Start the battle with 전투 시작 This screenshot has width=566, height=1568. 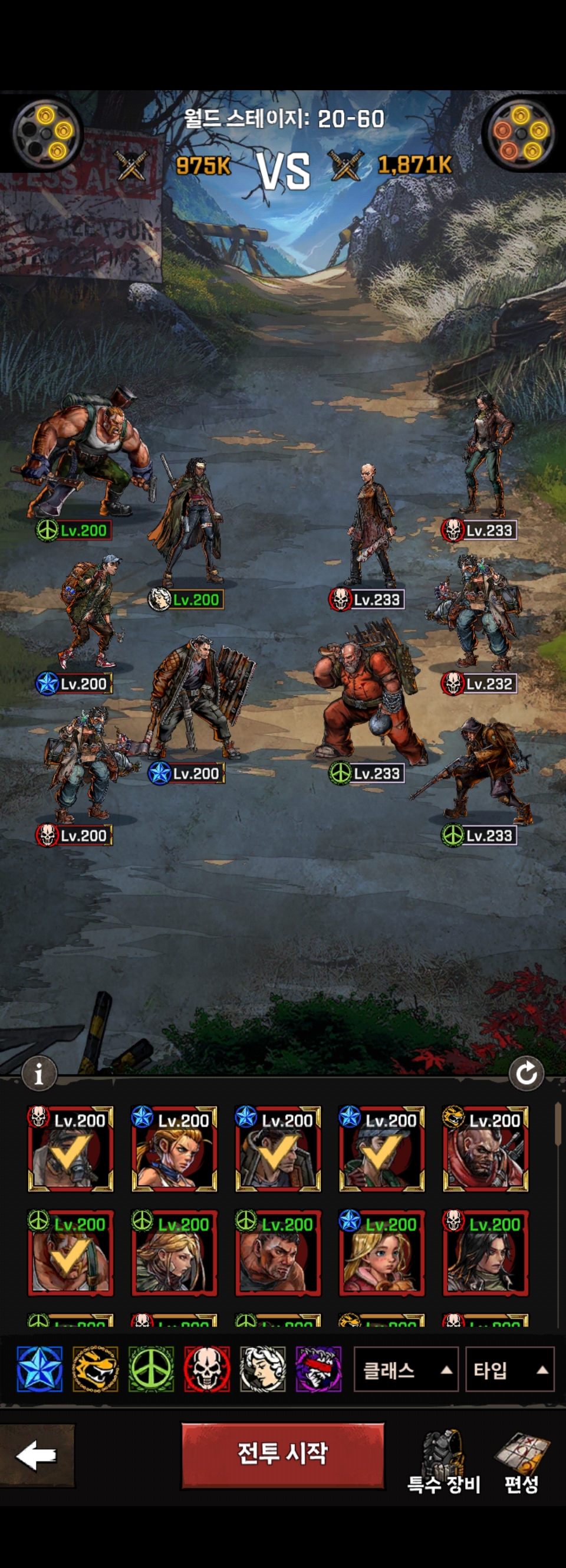(x=283, y=1455)
